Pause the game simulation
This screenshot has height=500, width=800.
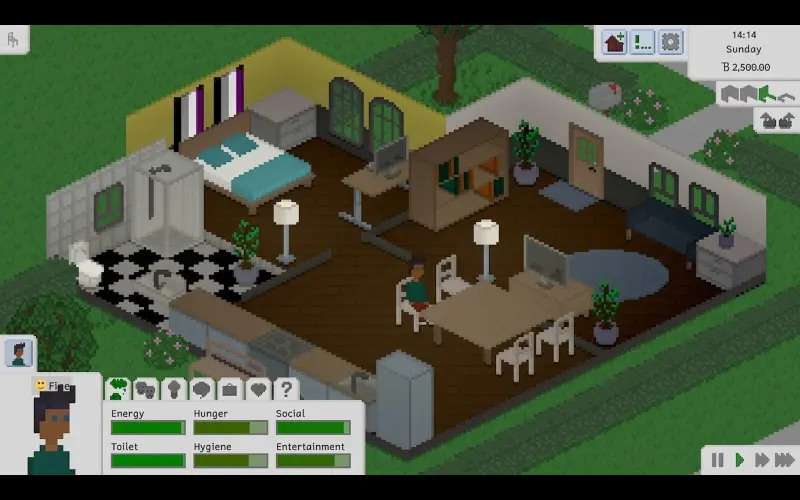coord(717,460)
